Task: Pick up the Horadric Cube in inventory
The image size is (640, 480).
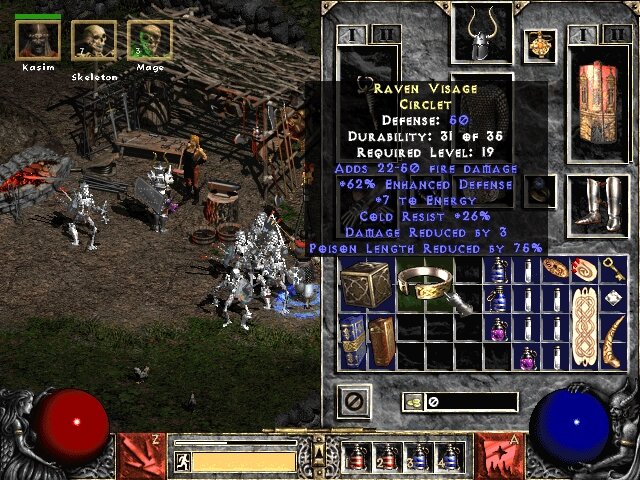Action: point(364,285)
